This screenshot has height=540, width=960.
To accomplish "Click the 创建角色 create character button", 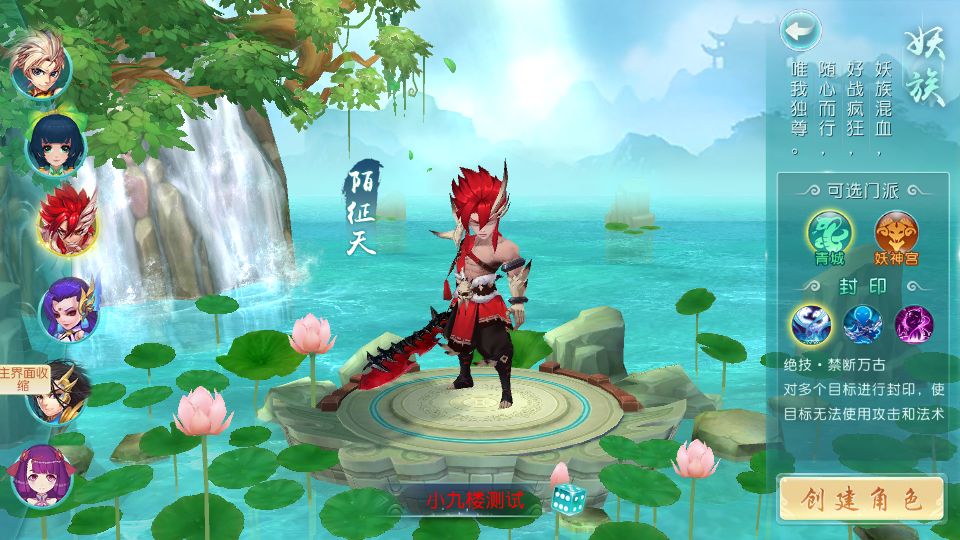I will pyautogui.click(x=861, y=499).
